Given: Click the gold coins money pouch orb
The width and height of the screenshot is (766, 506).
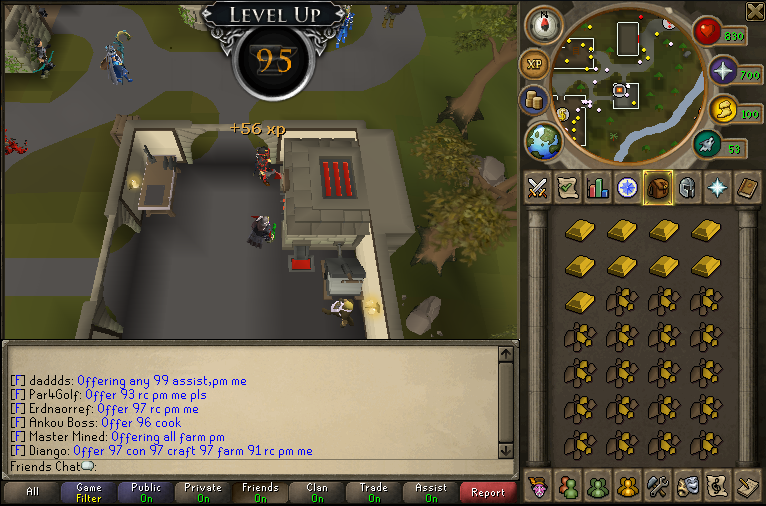Looking at the screenshot, I should pyautogui.click(x=535, y=101).
